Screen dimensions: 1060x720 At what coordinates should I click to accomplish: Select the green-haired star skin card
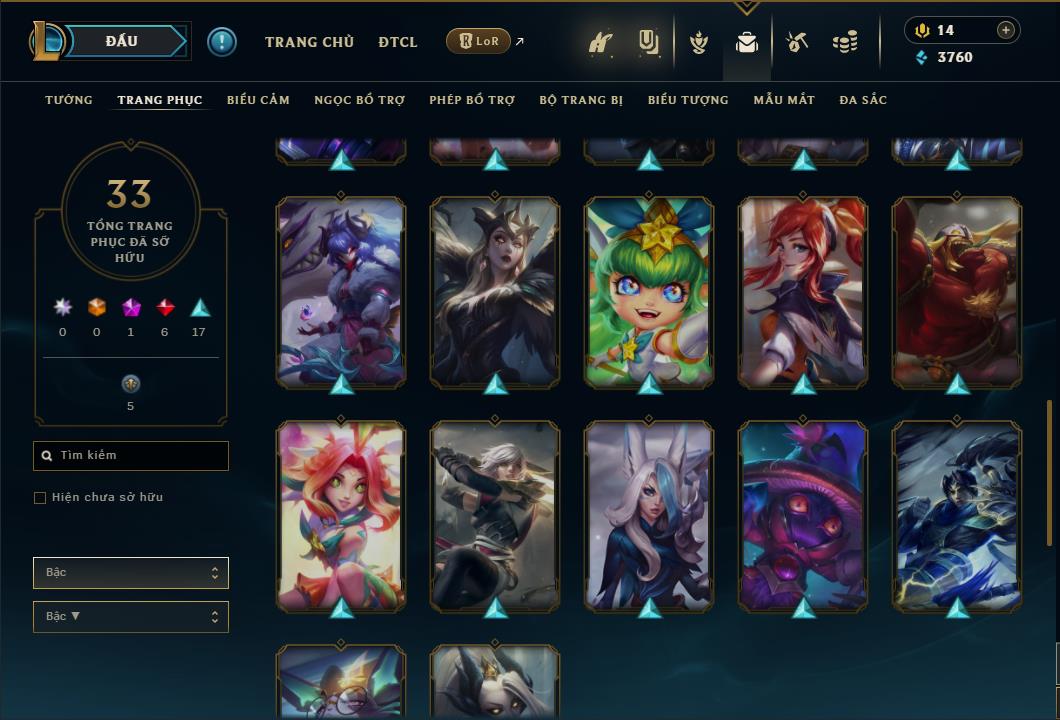[x=649, y=291]
